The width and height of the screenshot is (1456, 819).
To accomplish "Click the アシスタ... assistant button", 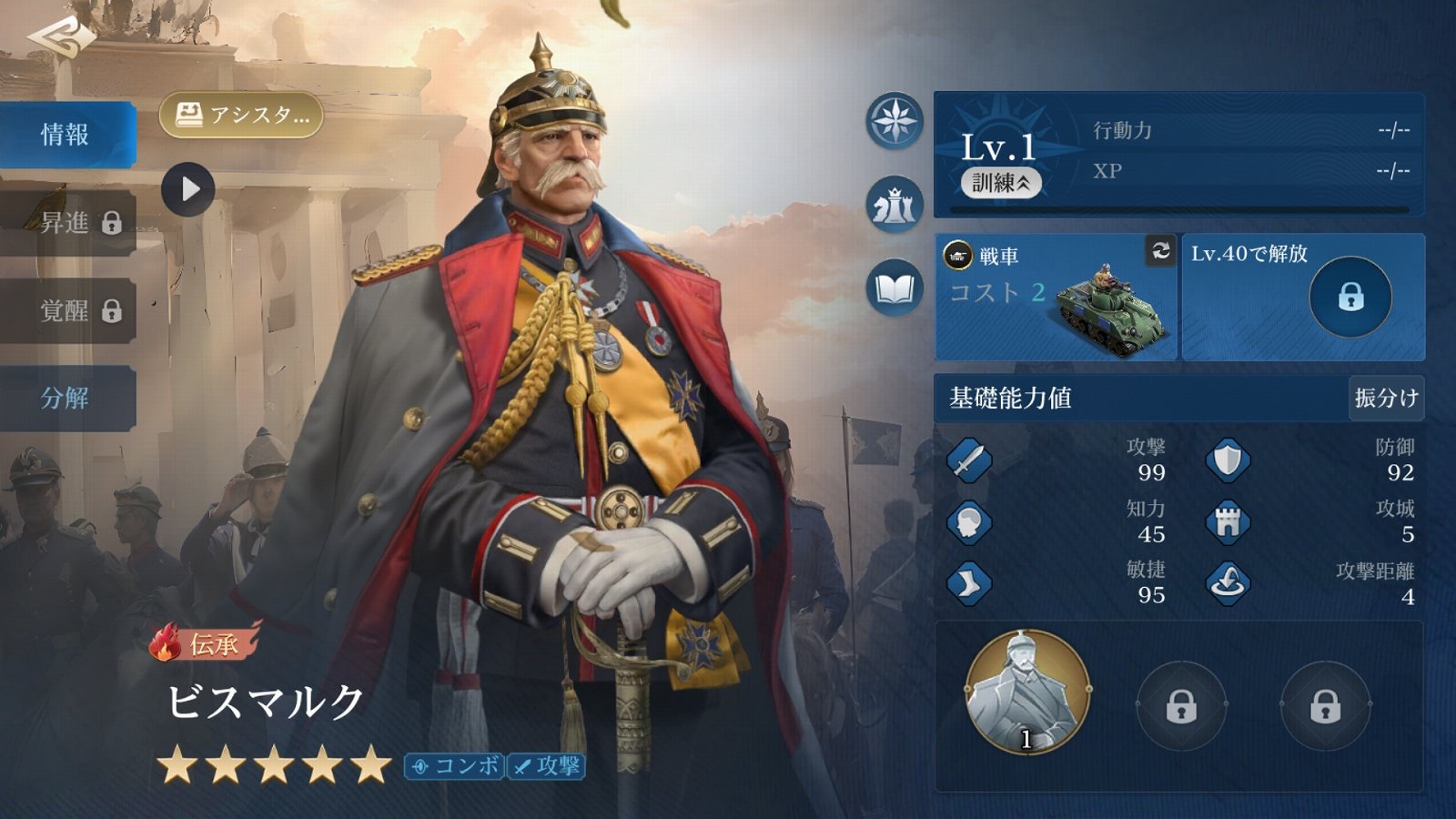I will [241, 116].
